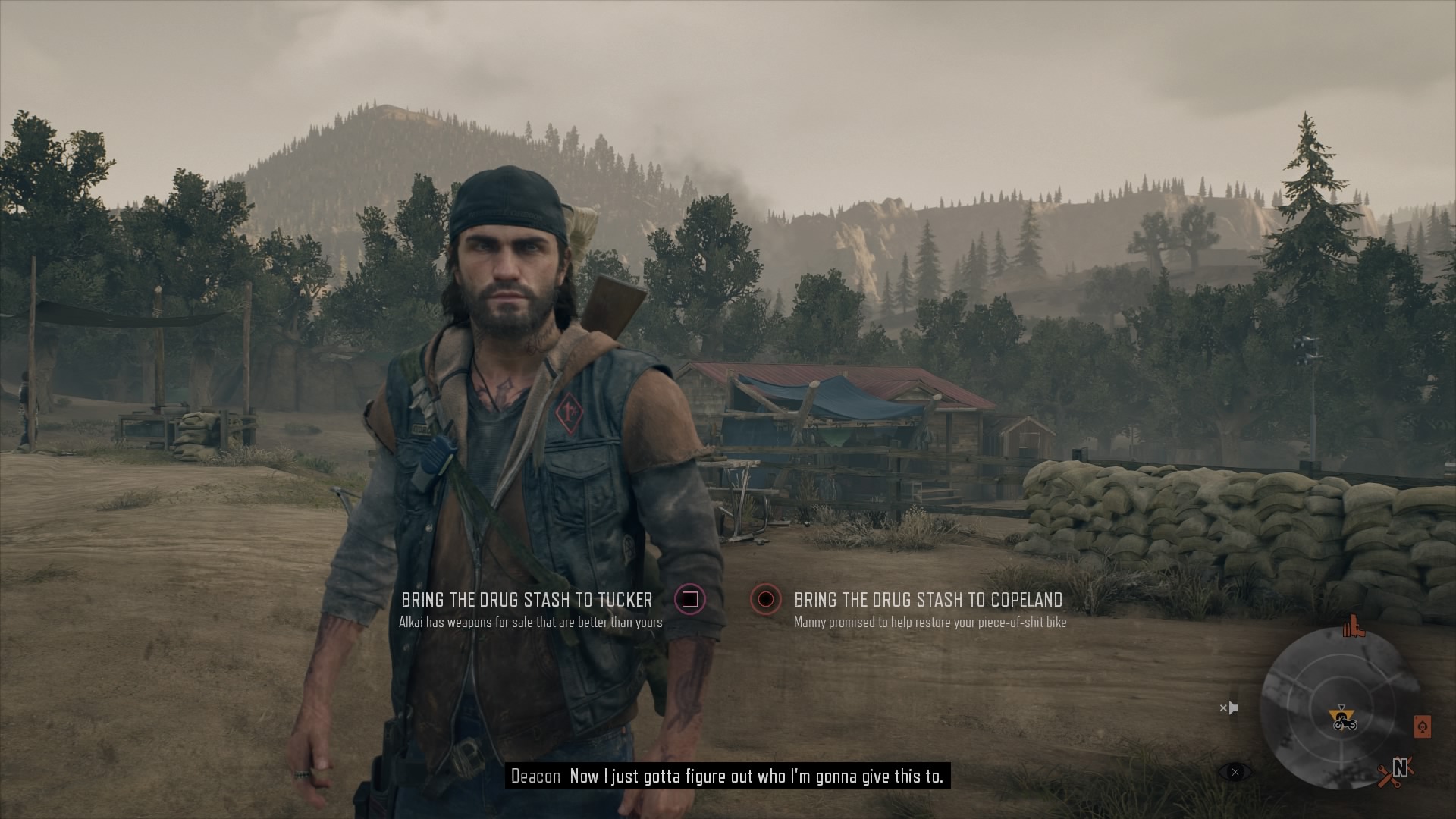This screenshot has width=1456, height=819.
Task: Select the spade playing card marker
Action: pos(1422,726)
